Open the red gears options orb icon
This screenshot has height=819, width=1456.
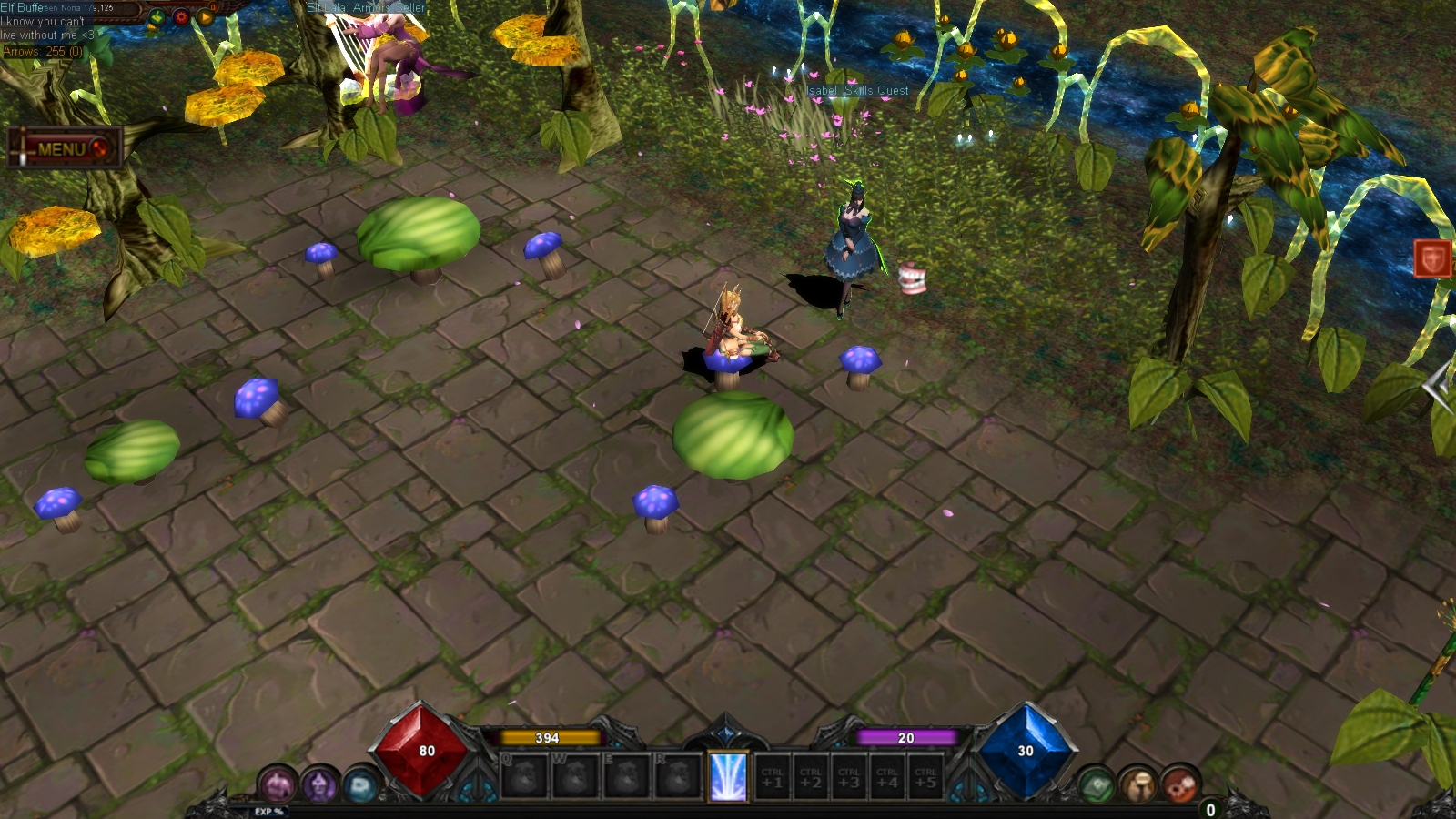tap(1179, 783)
